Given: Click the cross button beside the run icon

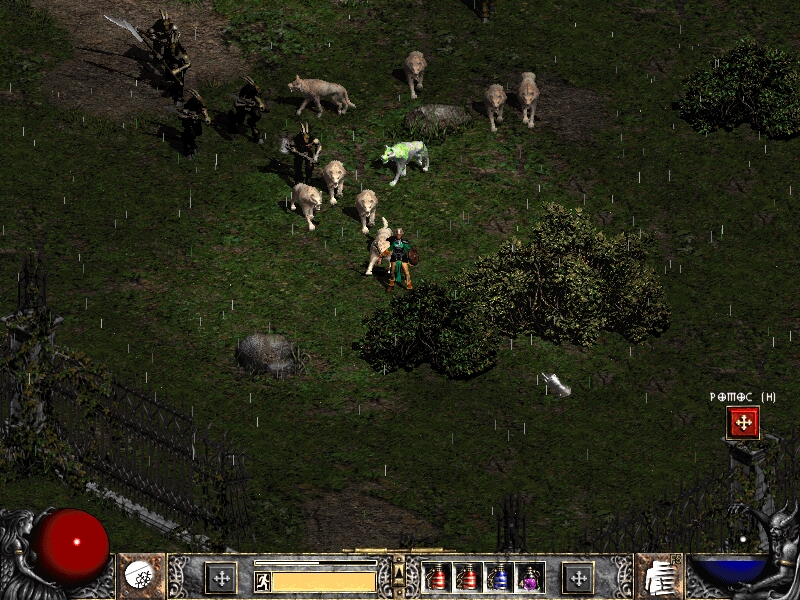Looking at the screenshot, I should pos(220,578).
